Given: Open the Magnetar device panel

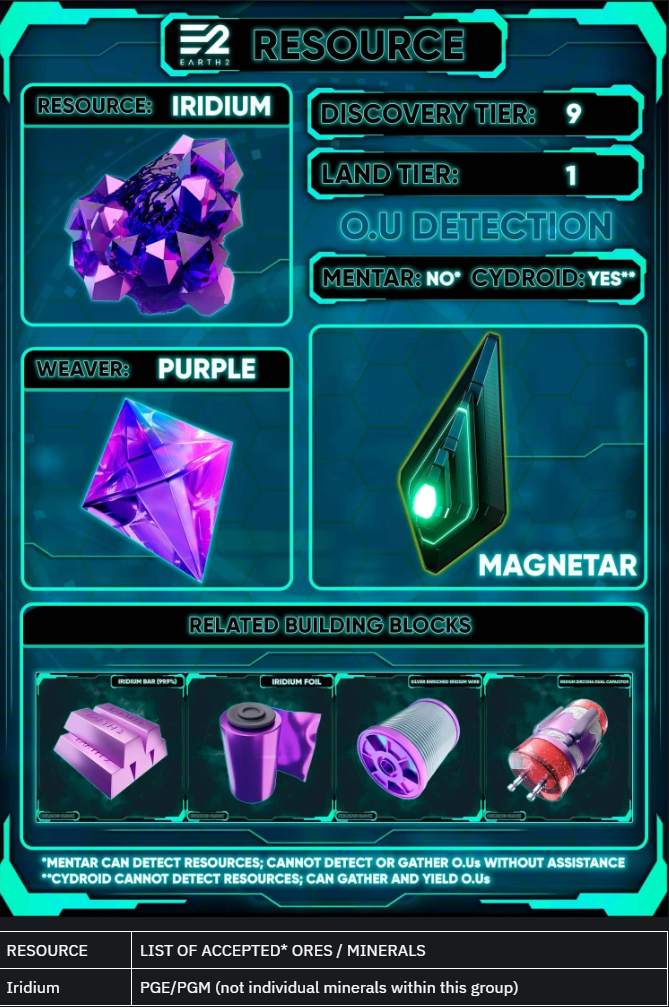Looking at the screenshot, I should point(478,456).
